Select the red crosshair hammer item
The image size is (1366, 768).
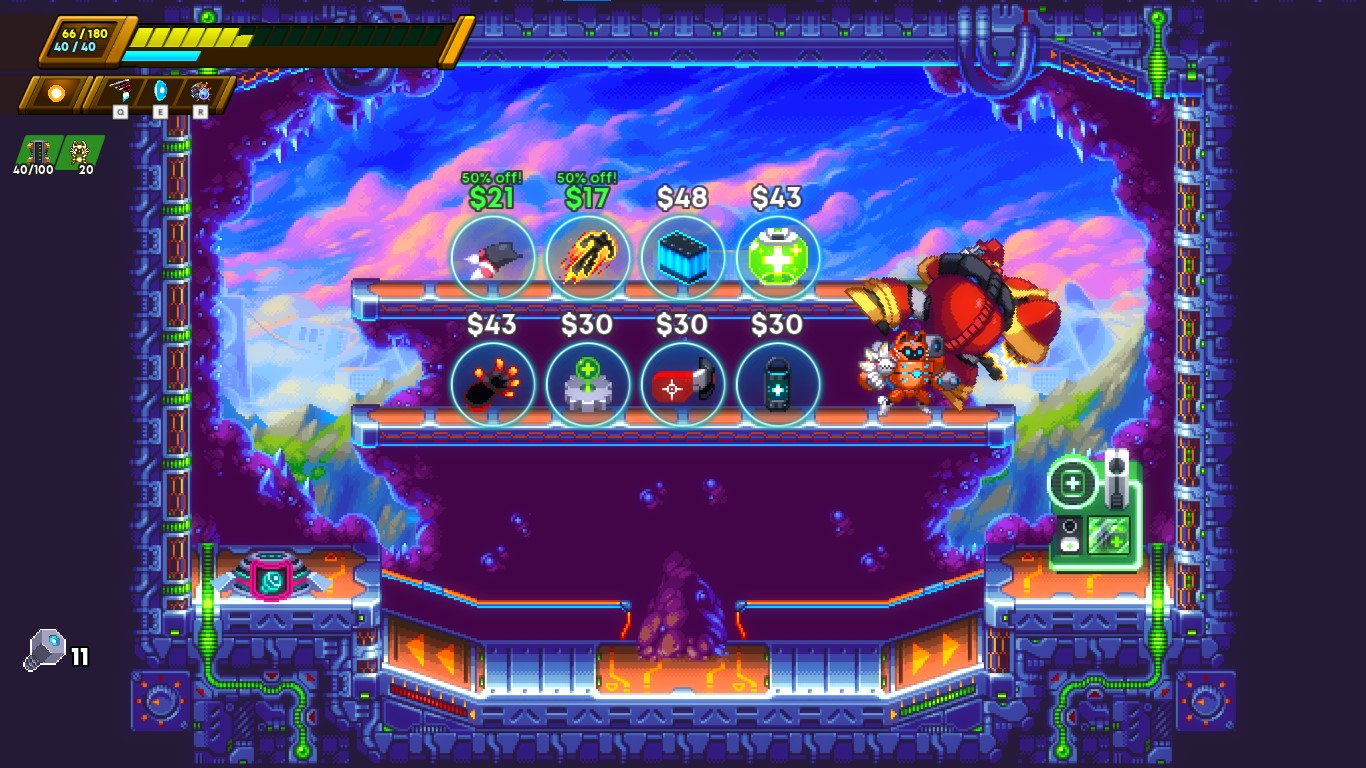682,385
